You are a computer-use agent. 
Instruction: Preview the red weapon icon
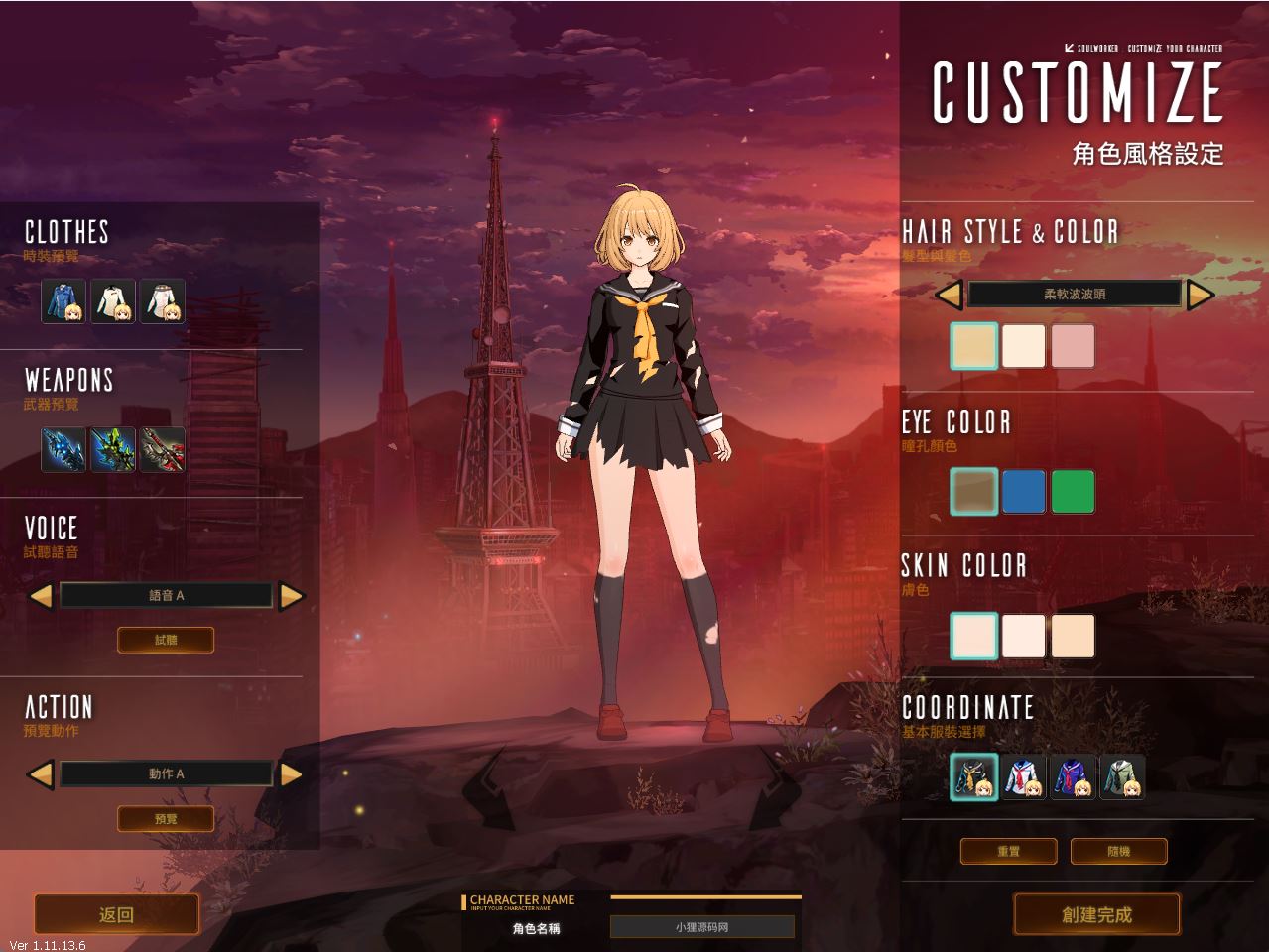162,449
